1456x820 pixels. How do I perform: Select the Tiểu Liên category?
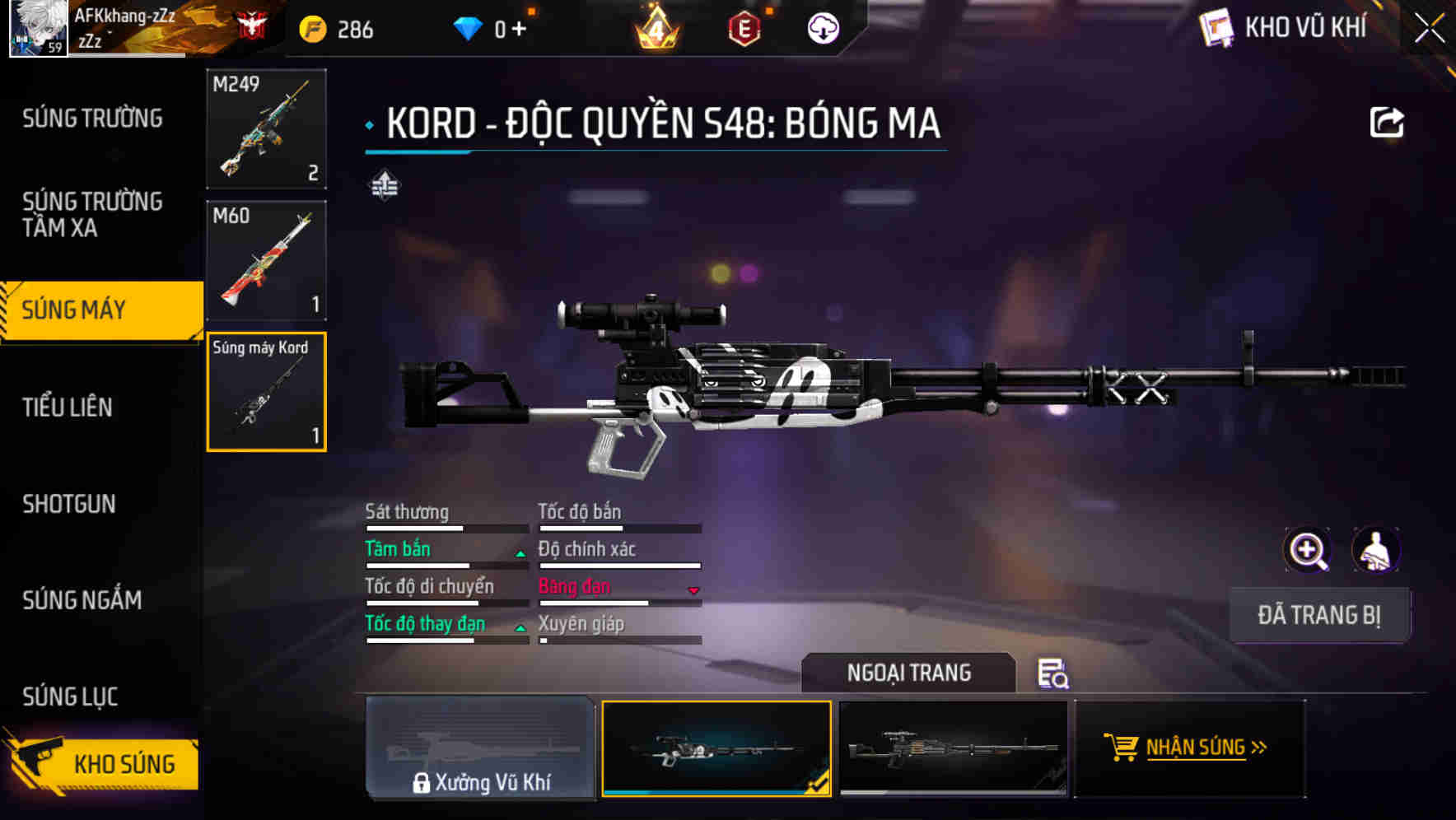tap(68, 407)
